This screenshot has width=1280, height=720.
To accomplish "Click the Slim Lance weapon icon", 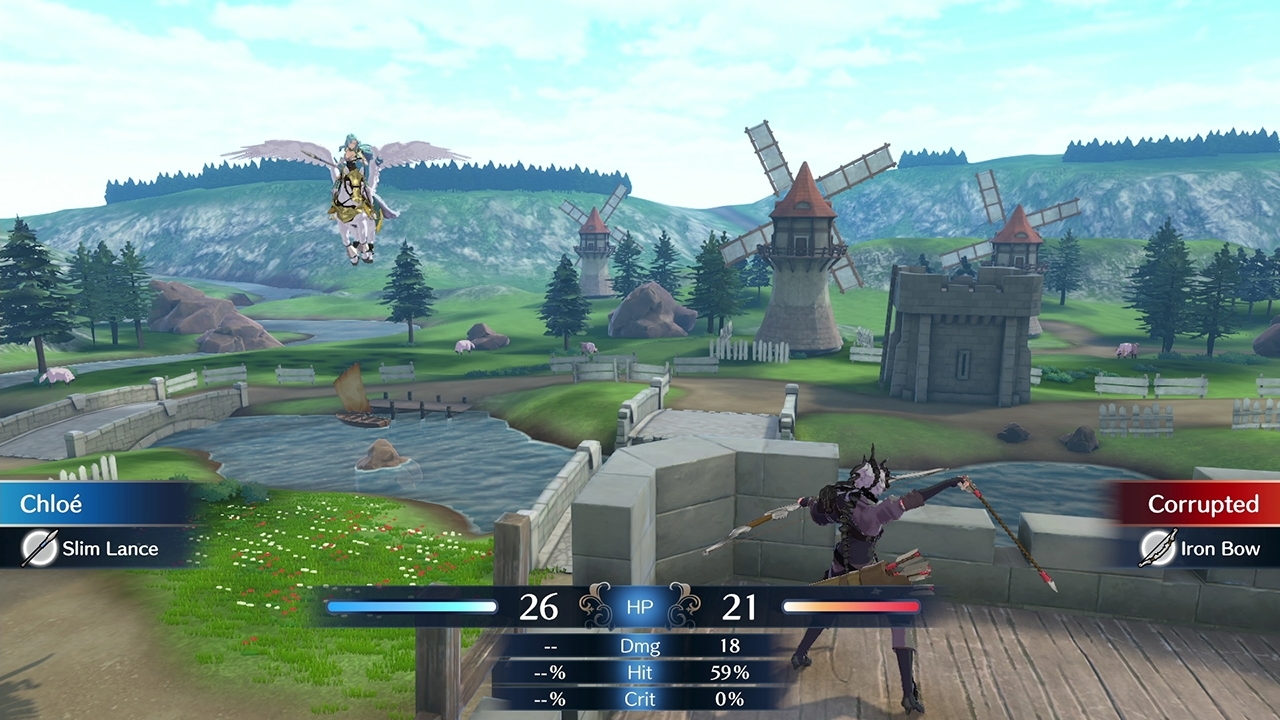I will pos(39,548).
